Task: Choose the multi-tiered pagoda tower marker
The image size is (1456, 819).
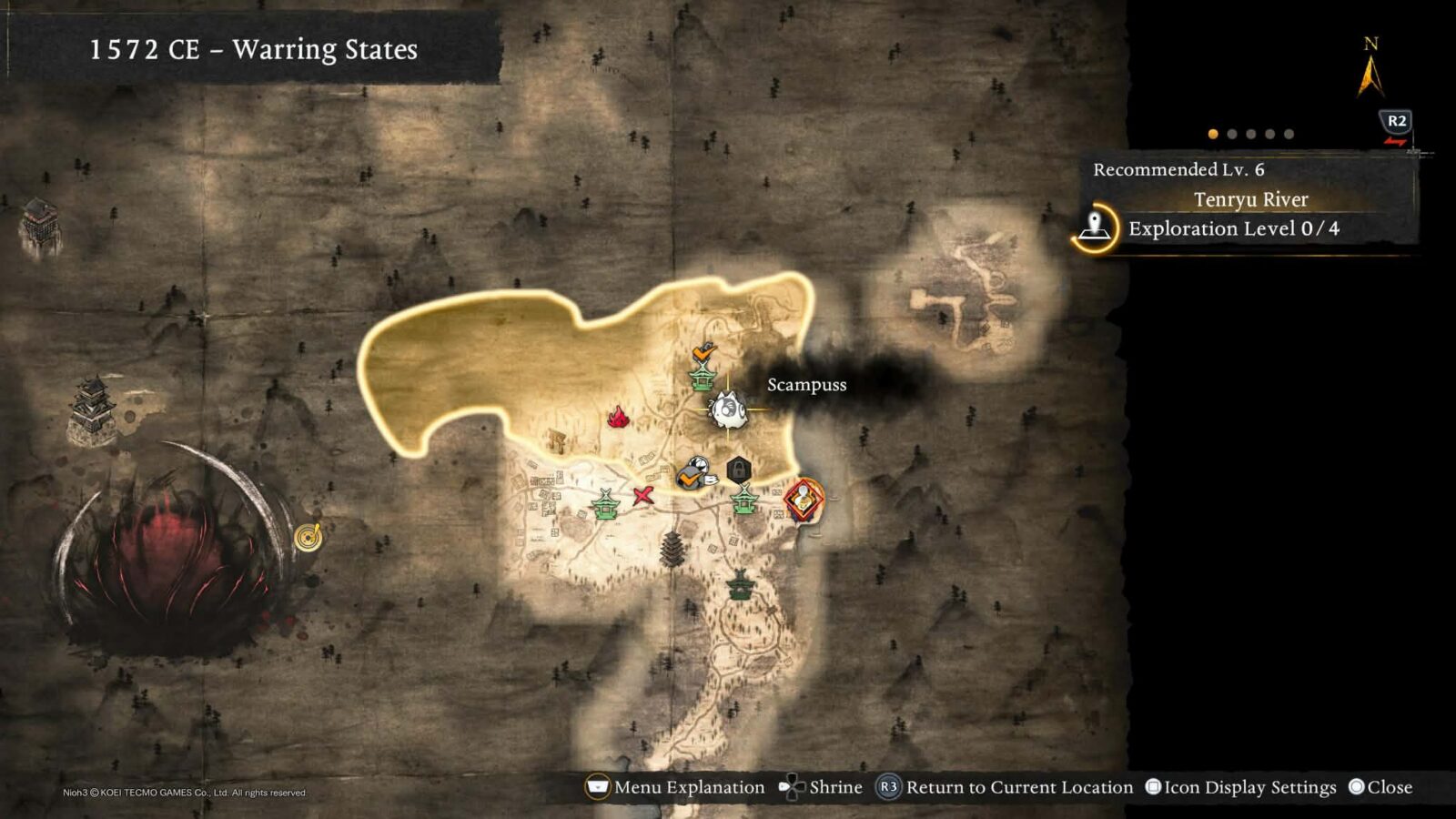Action: (x=672, y=548)
